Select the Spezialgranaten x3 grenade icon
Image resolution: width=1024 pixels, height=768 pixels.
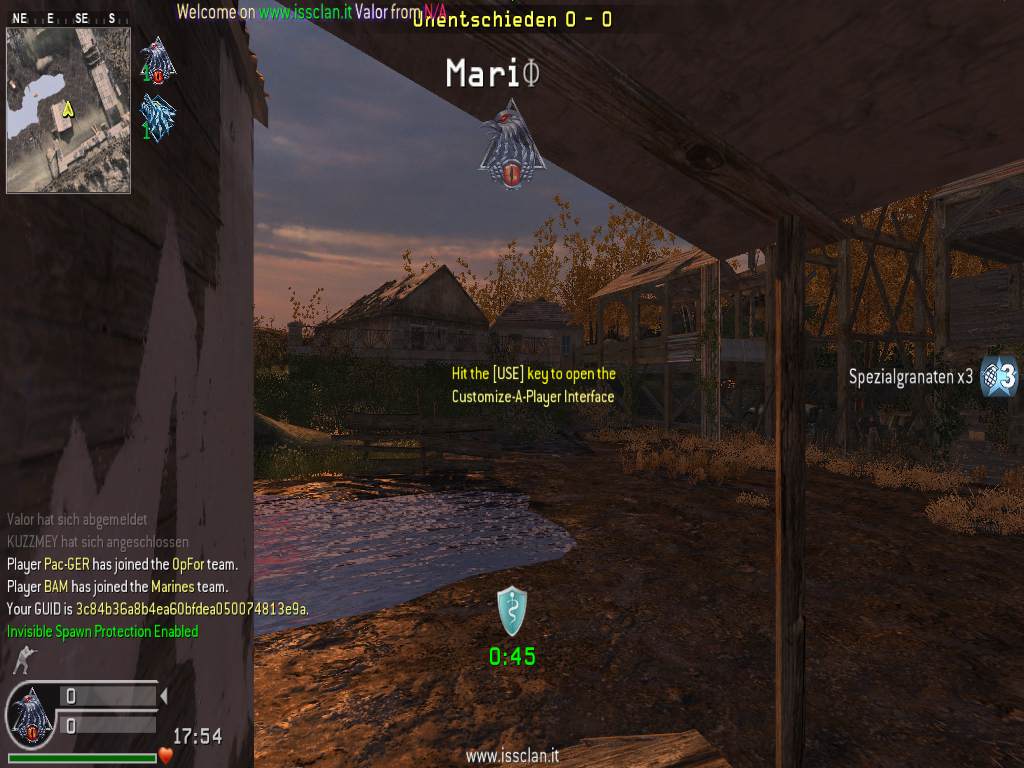[x=998, y=376]
